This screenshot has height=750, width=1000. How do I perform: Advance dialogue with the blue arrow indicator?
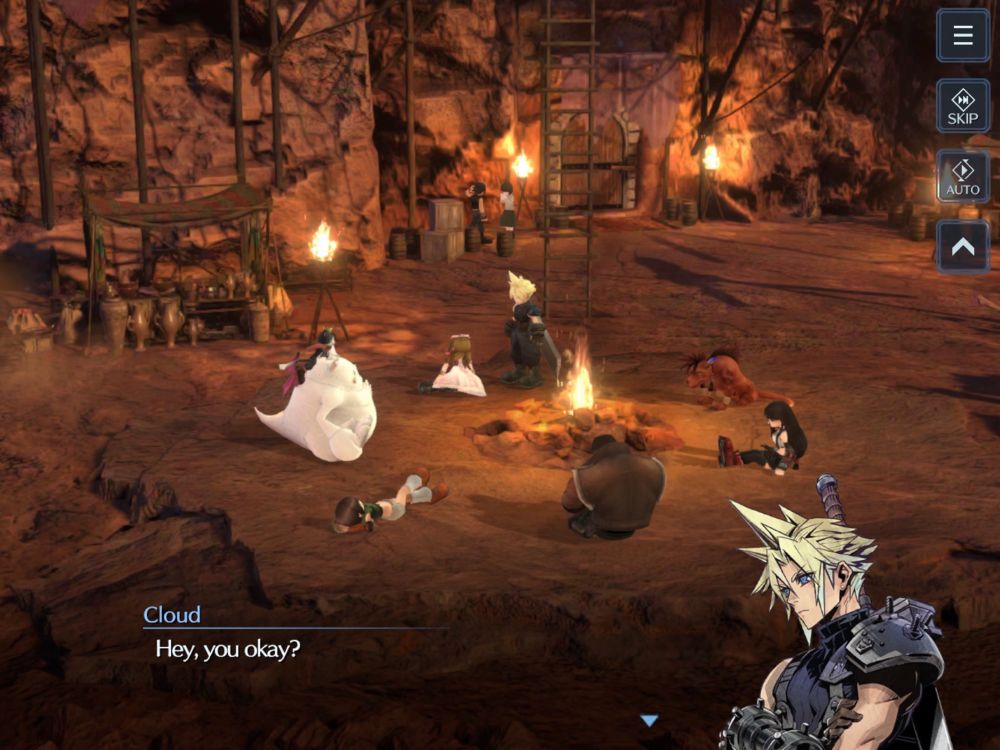[649, 720]
